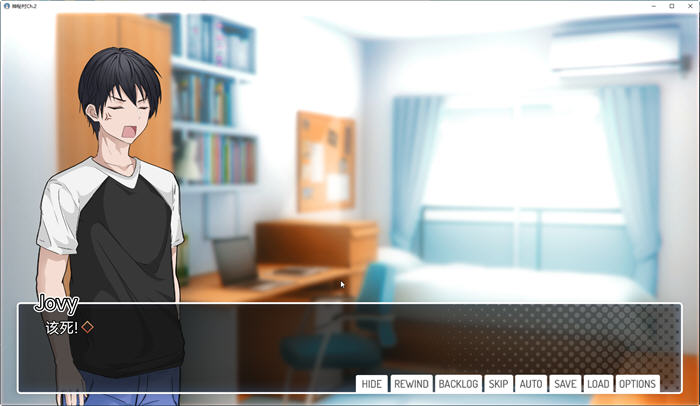Open the LOAD menu
700x406 pixels.
tap(598, 384)
